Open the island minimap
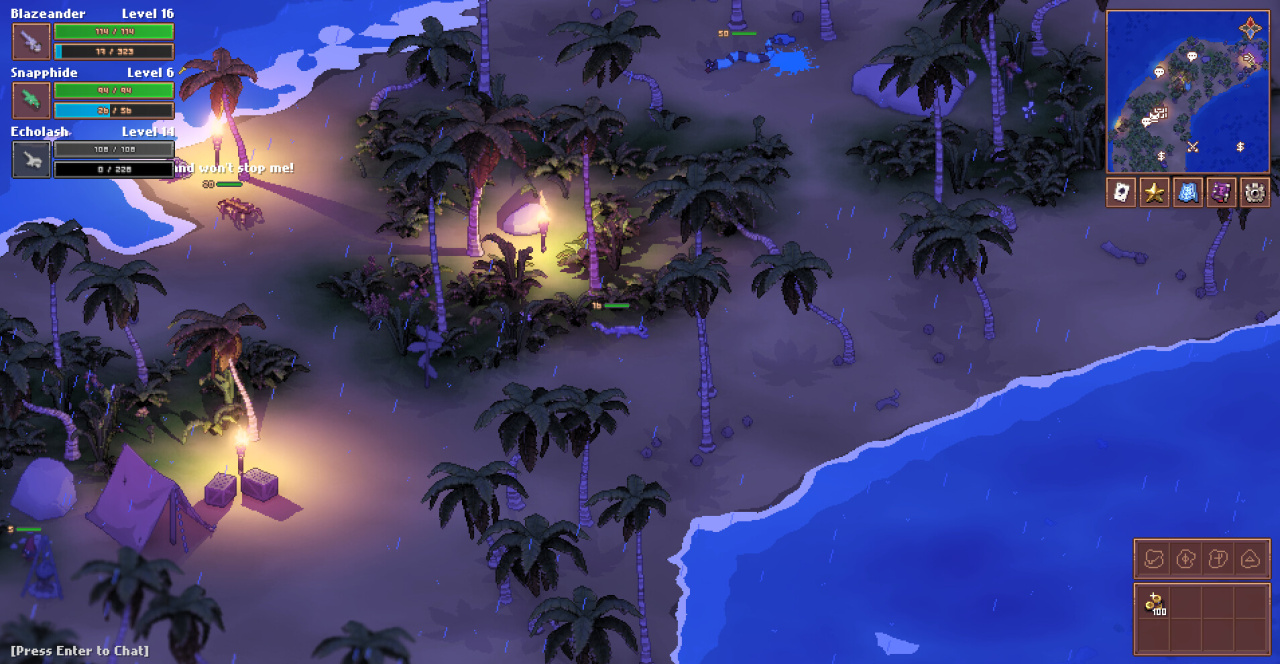 (x=1187, y=92)
